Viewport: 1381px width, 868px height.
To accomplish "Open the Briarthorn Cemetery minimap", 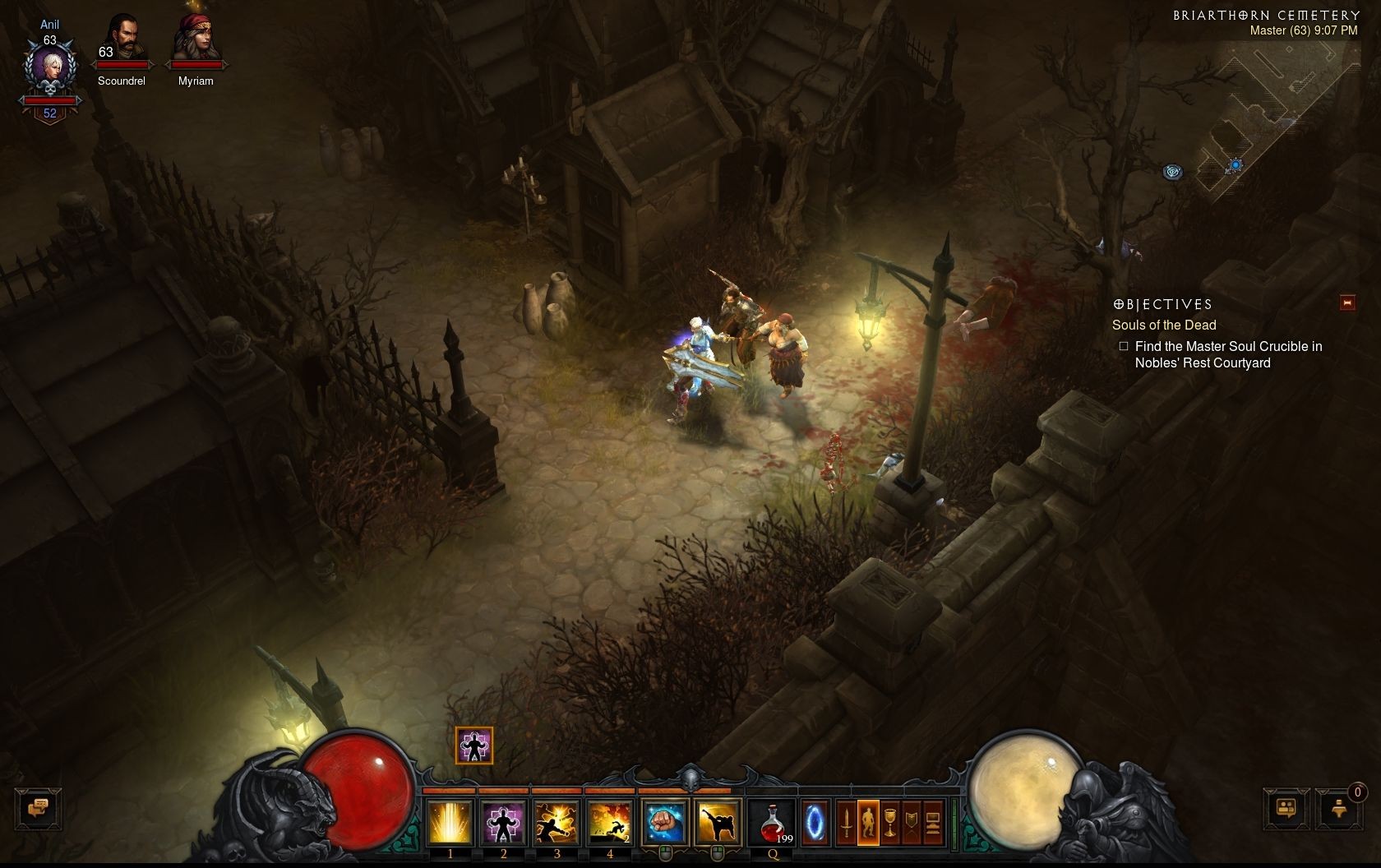I will [1266, 115].
